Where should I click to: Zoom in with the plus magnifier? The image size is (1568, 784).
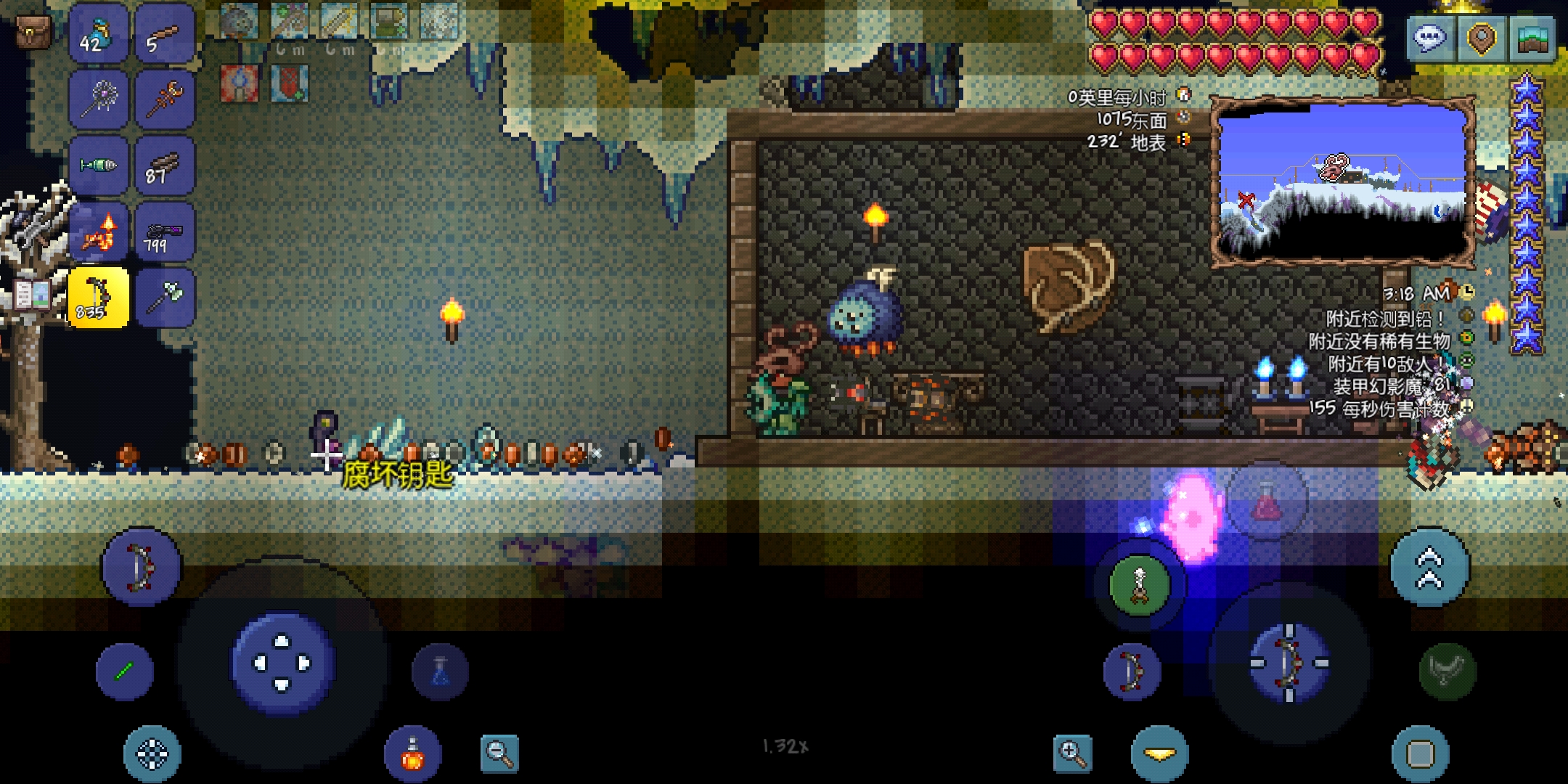(1072, 753)
